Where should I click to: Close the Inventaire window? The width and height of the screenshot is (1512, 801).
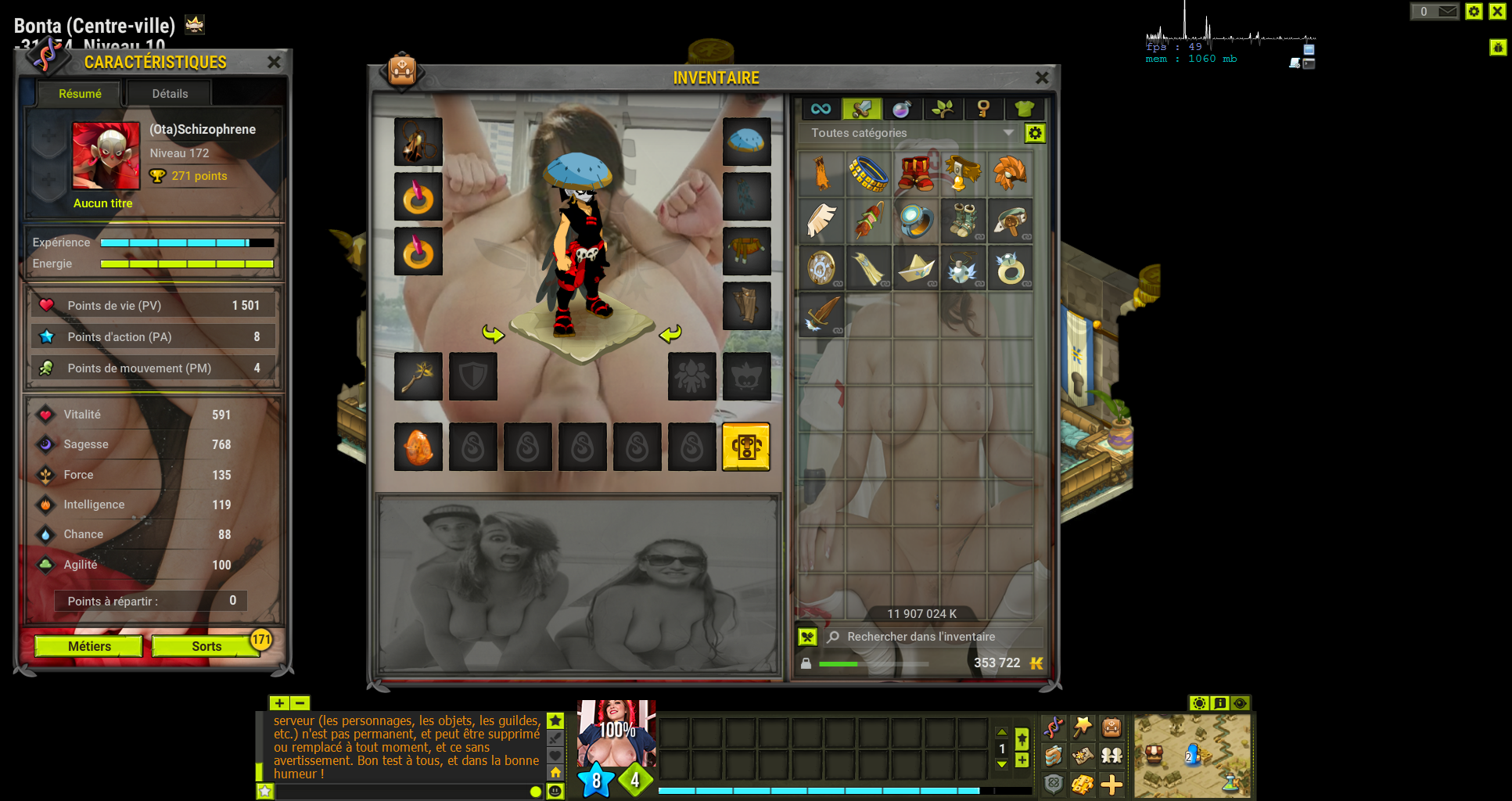pos(1042,77)
